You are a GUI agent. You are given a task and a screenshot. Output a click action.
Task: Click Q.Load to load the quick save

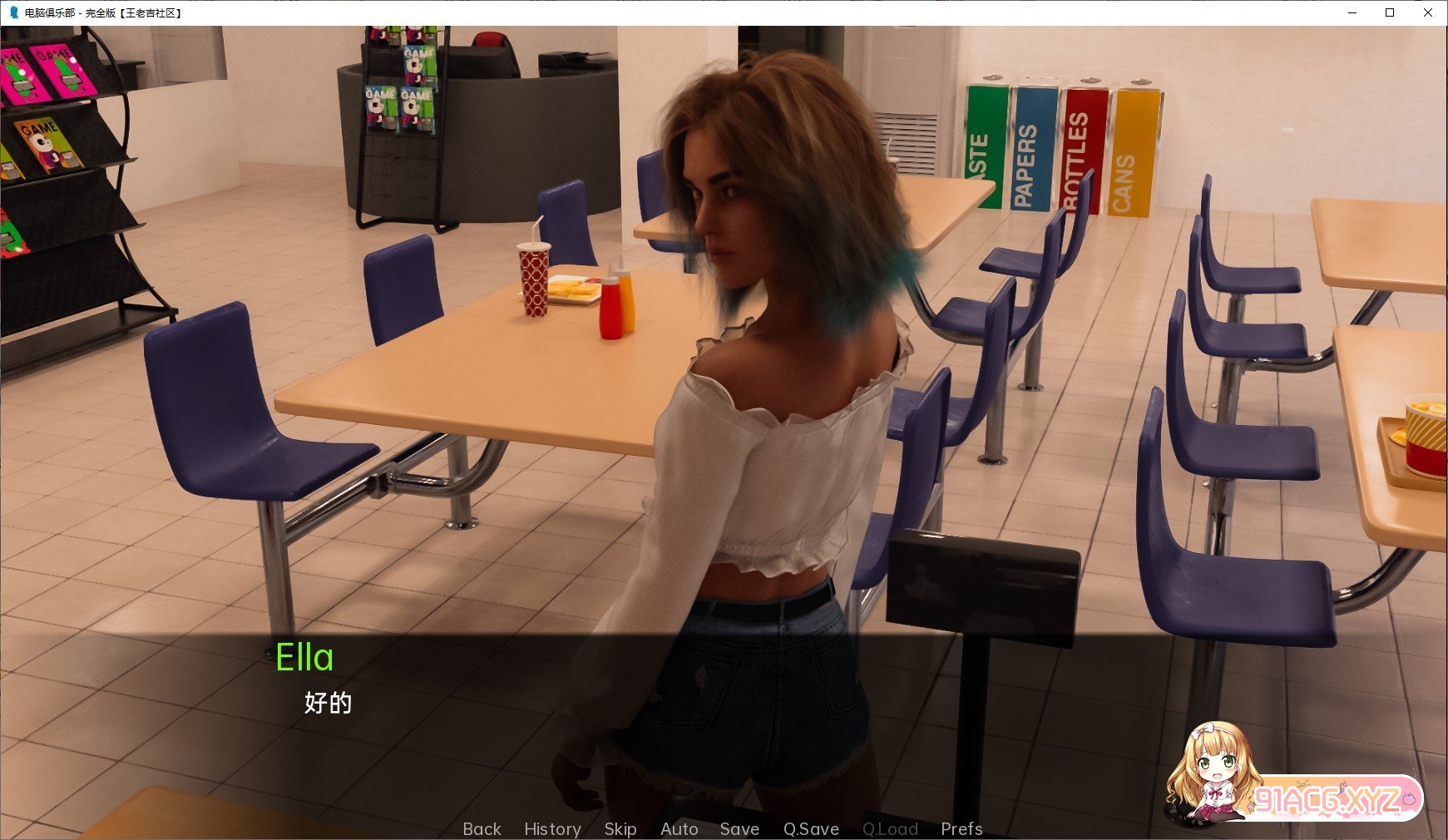click(891, 828)
